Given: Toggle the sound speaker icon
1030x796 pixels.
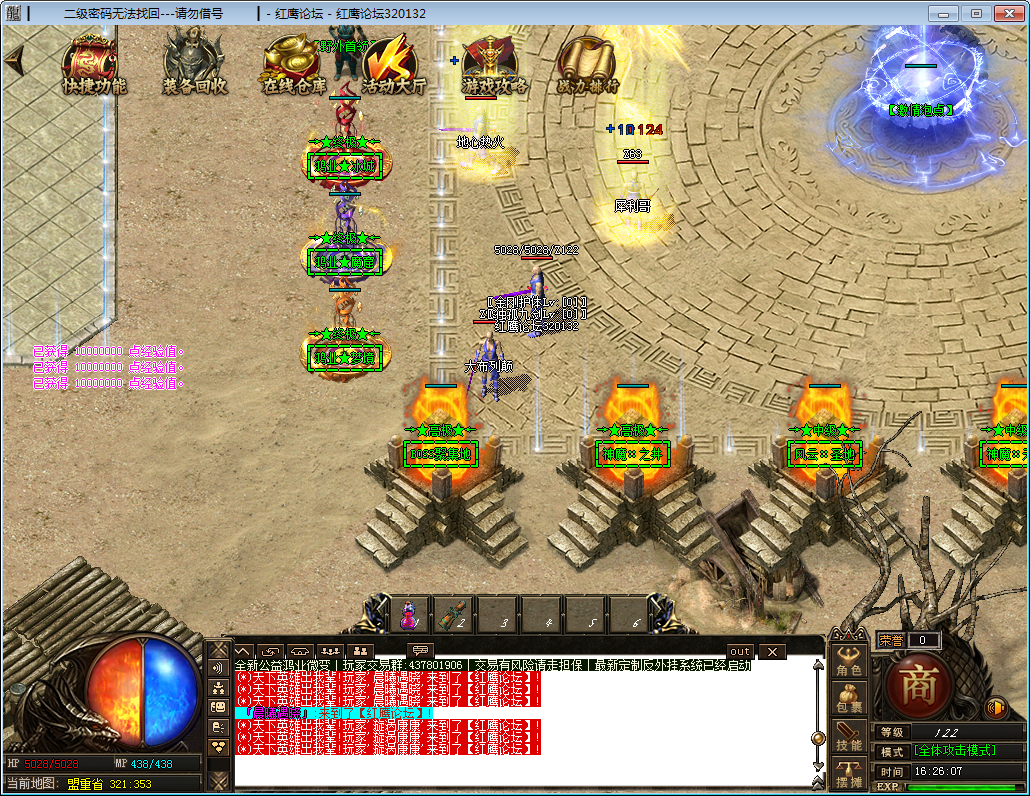Looking at the screenshot, I should 995,708.
